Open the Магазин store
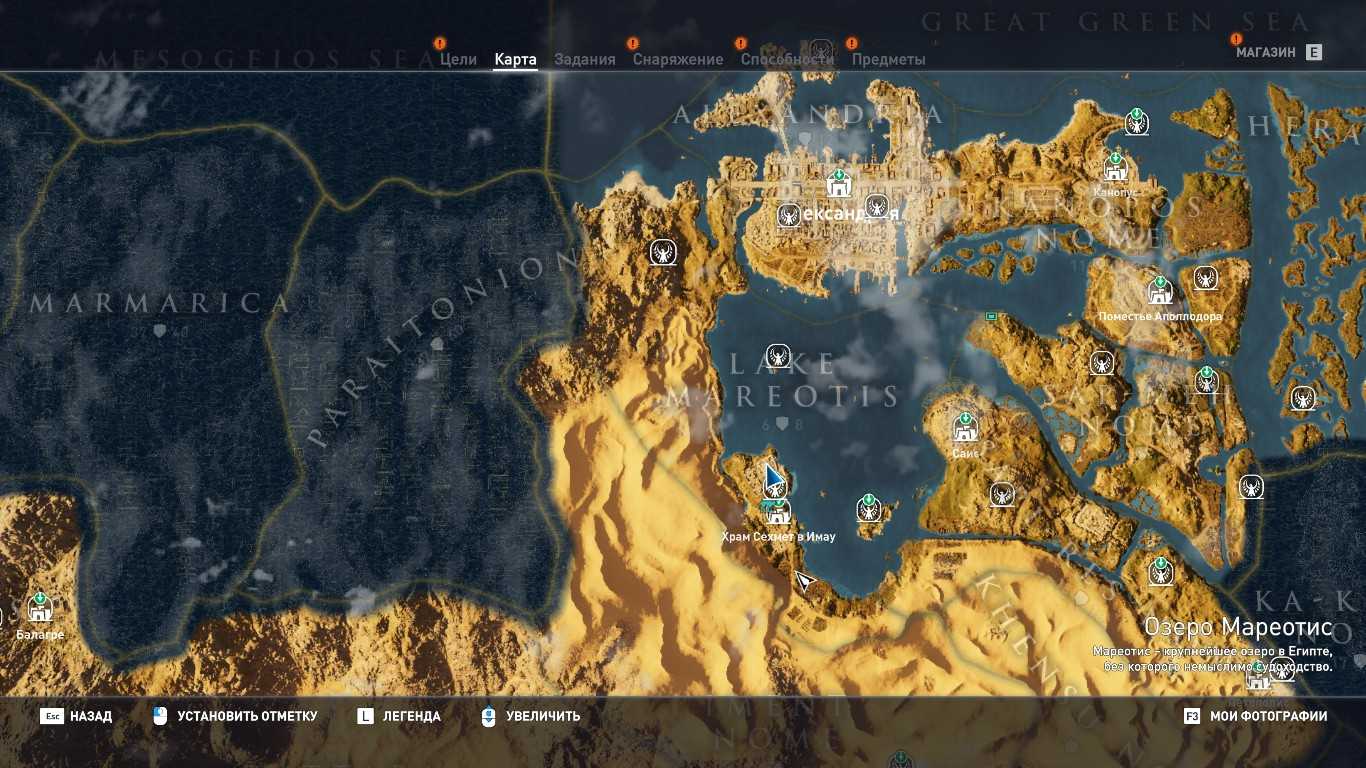The height and width of the screenshot is (768, 1366). click(x=1265, y=52)
